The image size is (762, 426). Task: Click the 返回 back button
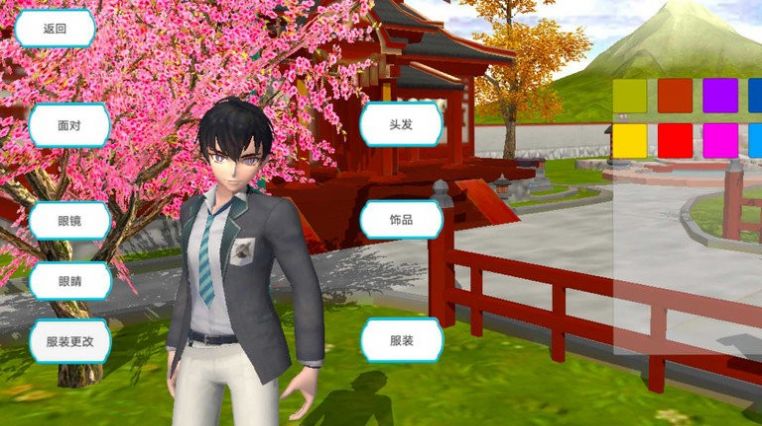55,29
